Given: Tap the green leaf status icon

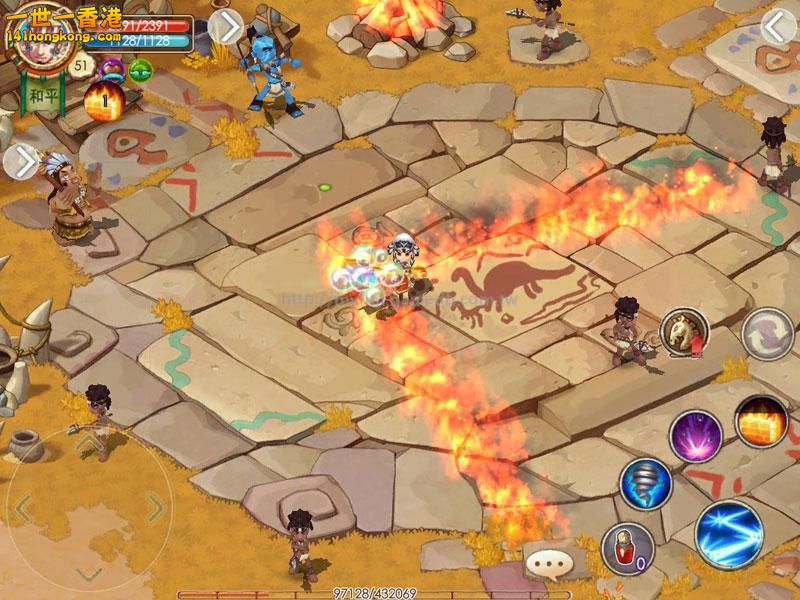Looking at the screenshot, I should pos(140,69).
